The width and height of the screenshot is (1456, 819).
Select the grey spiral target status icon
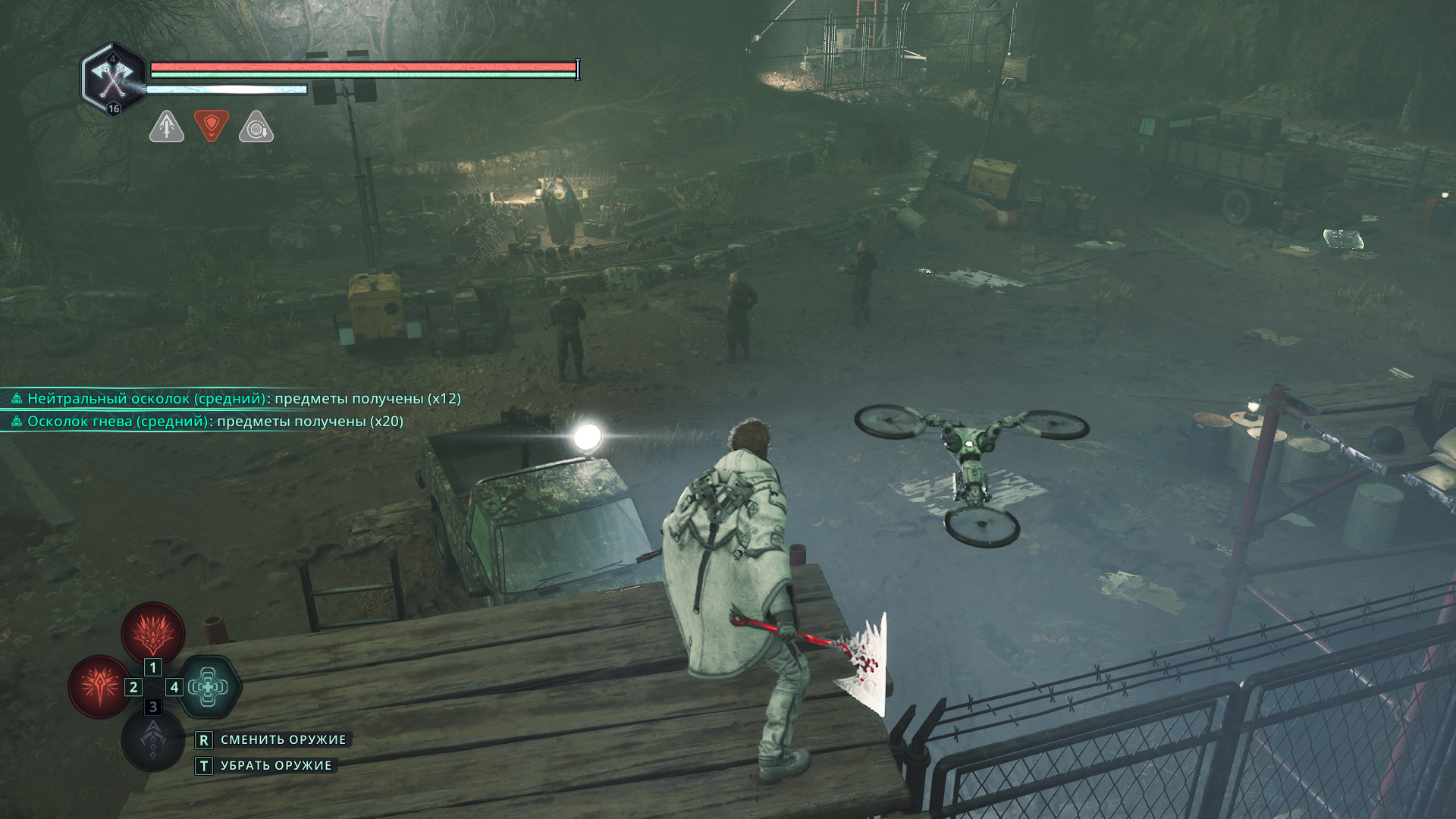[256, 127]
